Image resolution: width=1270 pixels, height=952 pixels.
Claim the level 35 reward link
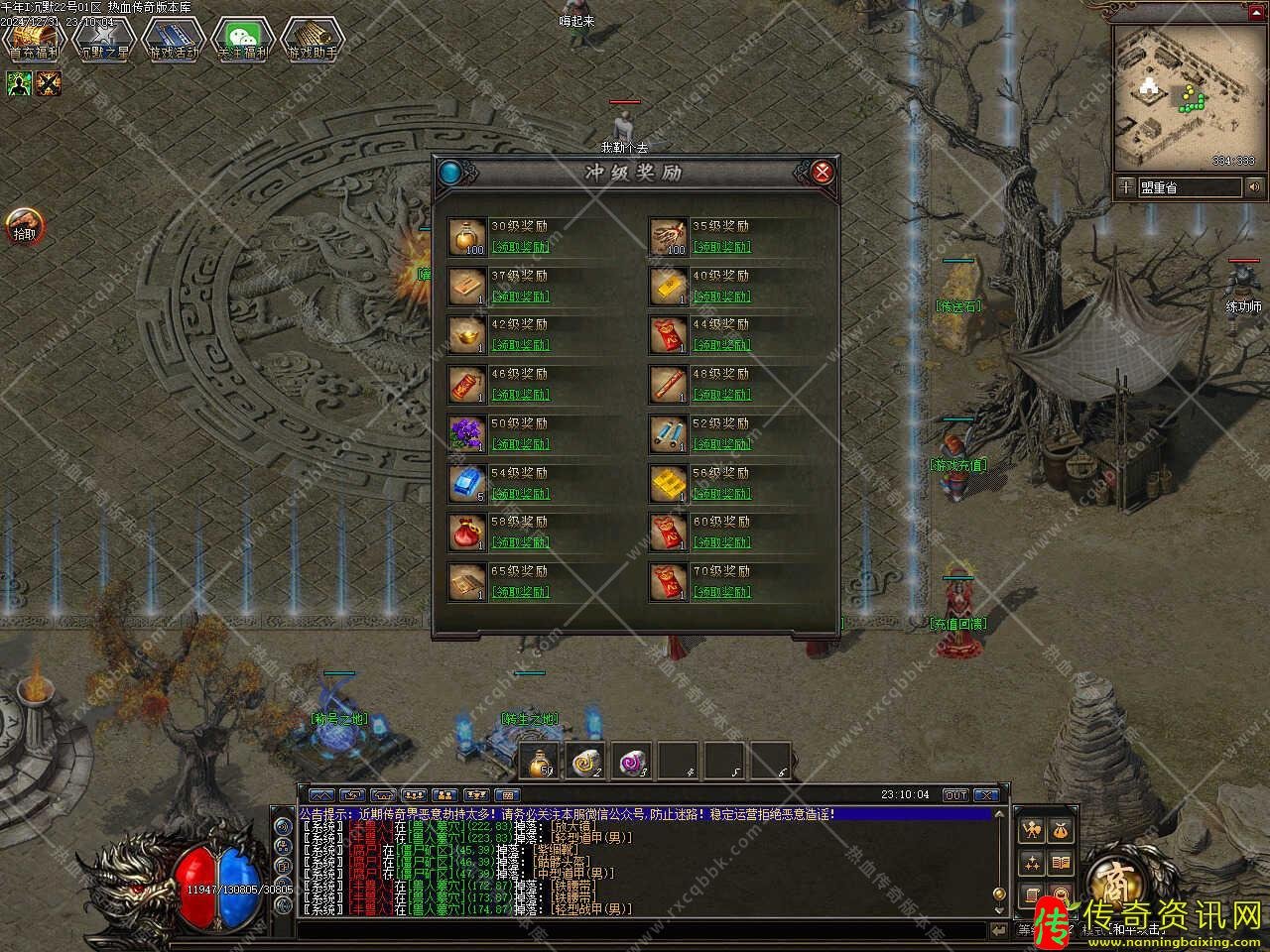coord(721,247)
